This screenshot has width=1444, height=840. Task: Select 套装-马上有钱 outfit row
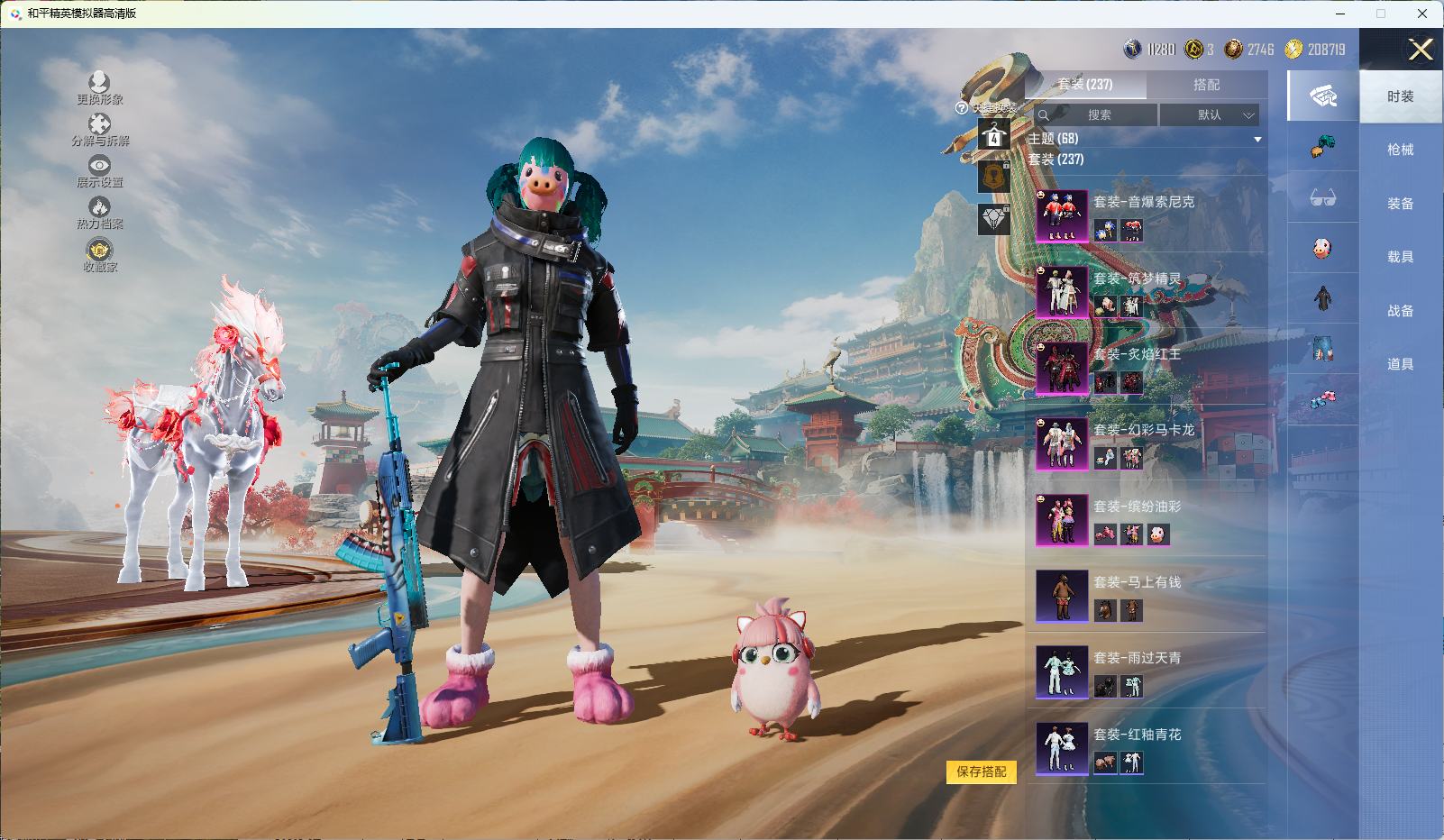1145,596
